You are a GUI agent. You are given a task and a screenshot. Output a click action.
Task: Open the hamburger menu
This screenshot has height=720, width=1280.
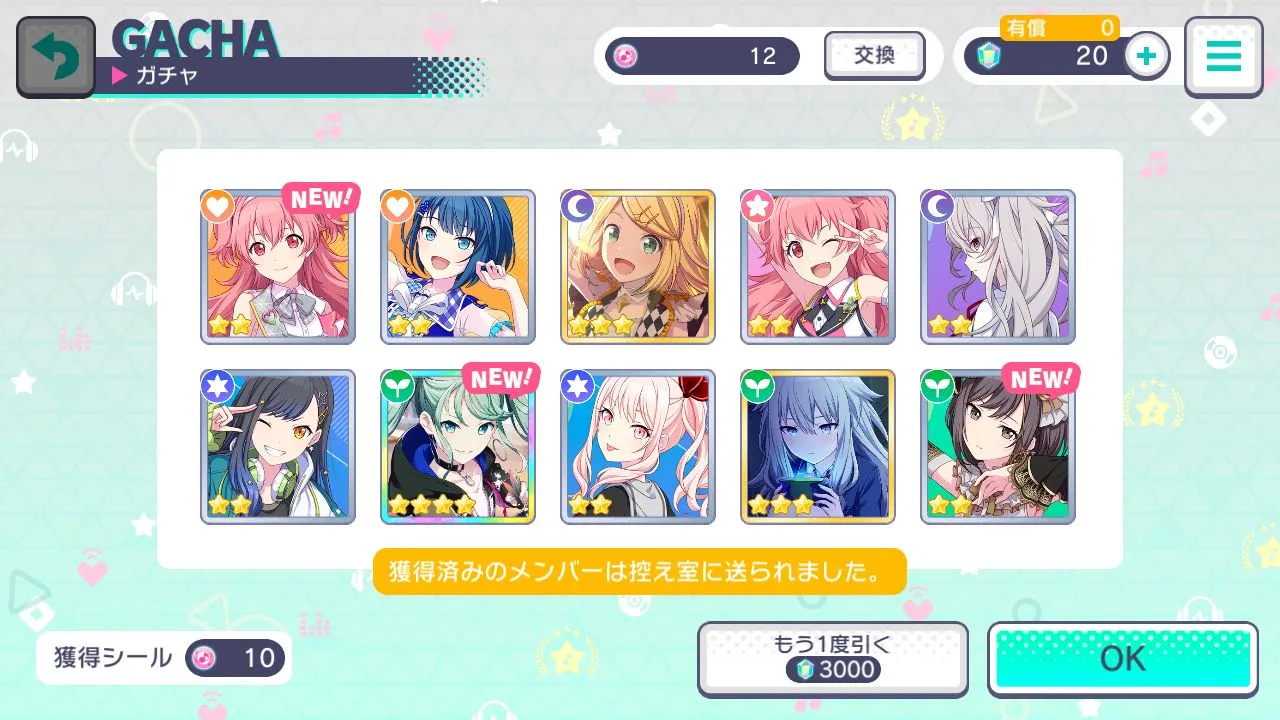(1222, 57)
